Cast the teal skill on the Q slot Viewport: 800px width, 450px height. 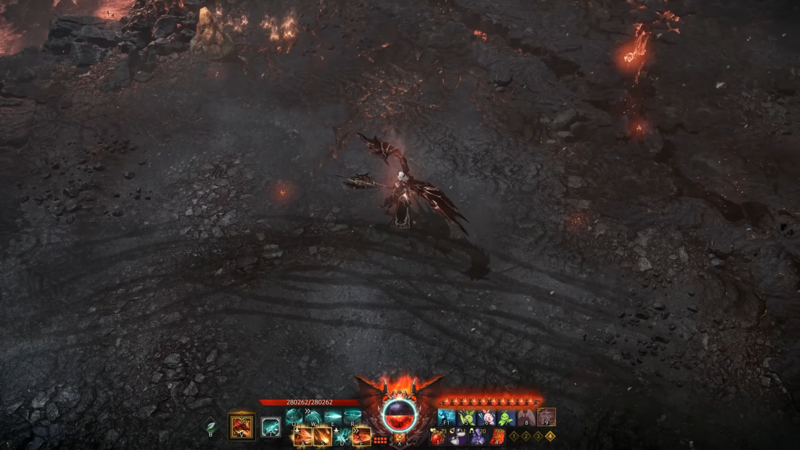(x=293, y=417)
